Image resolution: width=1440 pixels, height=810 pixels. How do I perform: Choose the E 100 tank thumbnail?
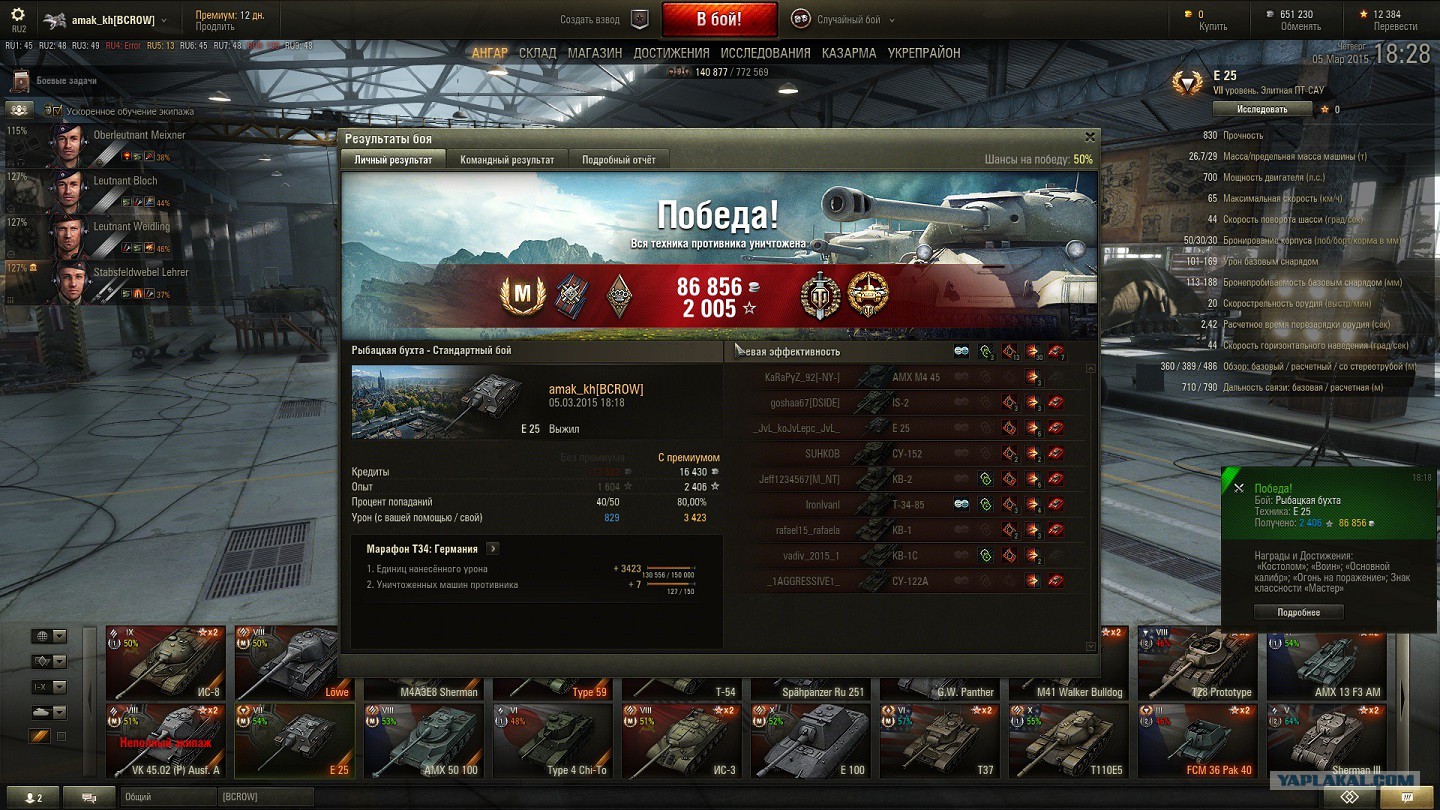point(811,740)
